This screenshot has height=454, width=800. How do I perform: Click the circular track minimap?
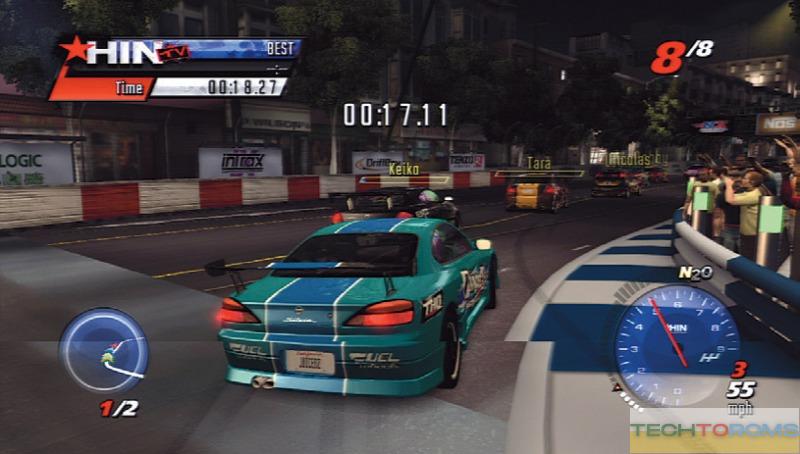102,351
